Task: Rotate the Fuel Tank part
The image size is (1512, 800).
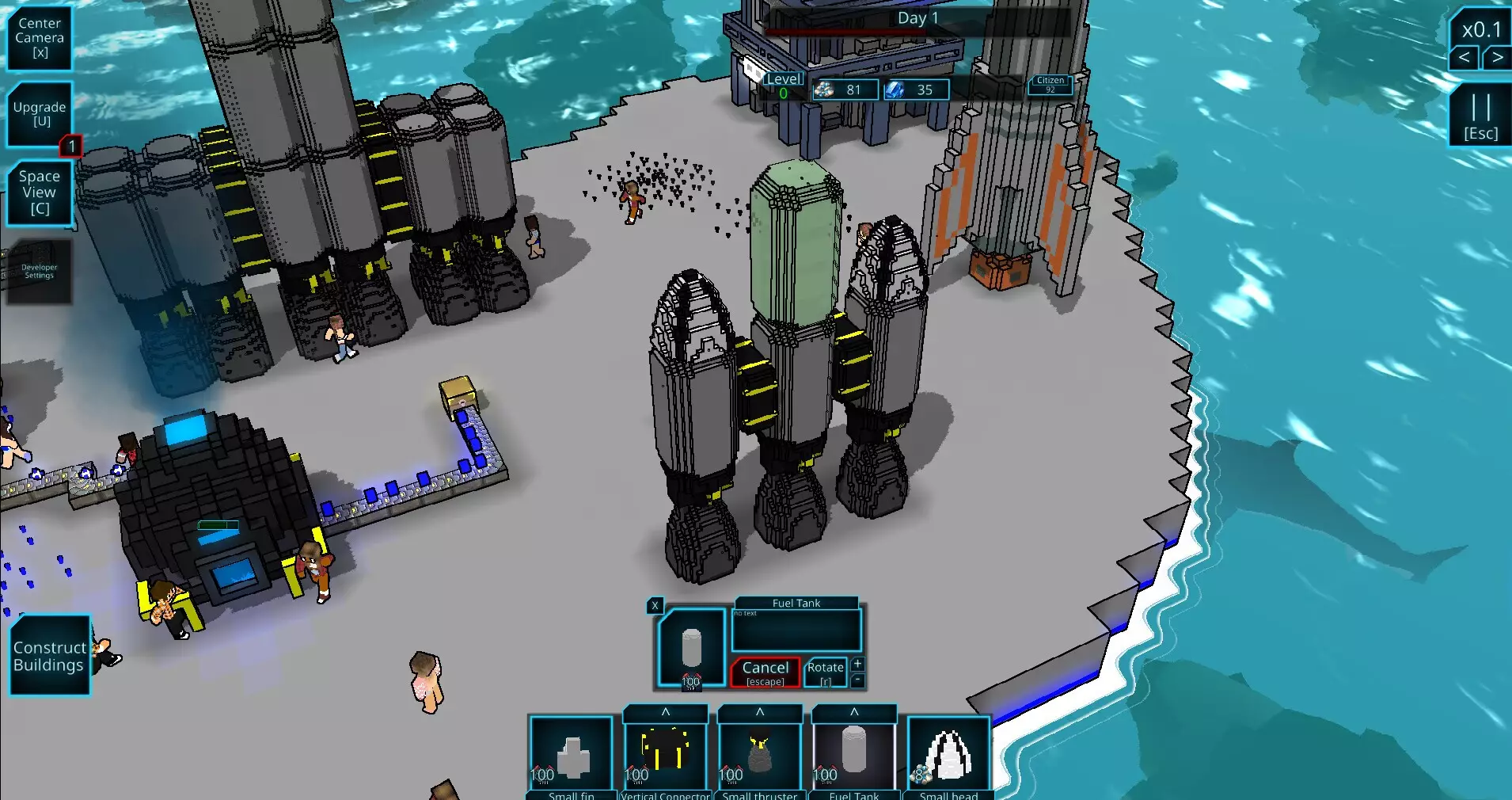Action: pos(824,672)
